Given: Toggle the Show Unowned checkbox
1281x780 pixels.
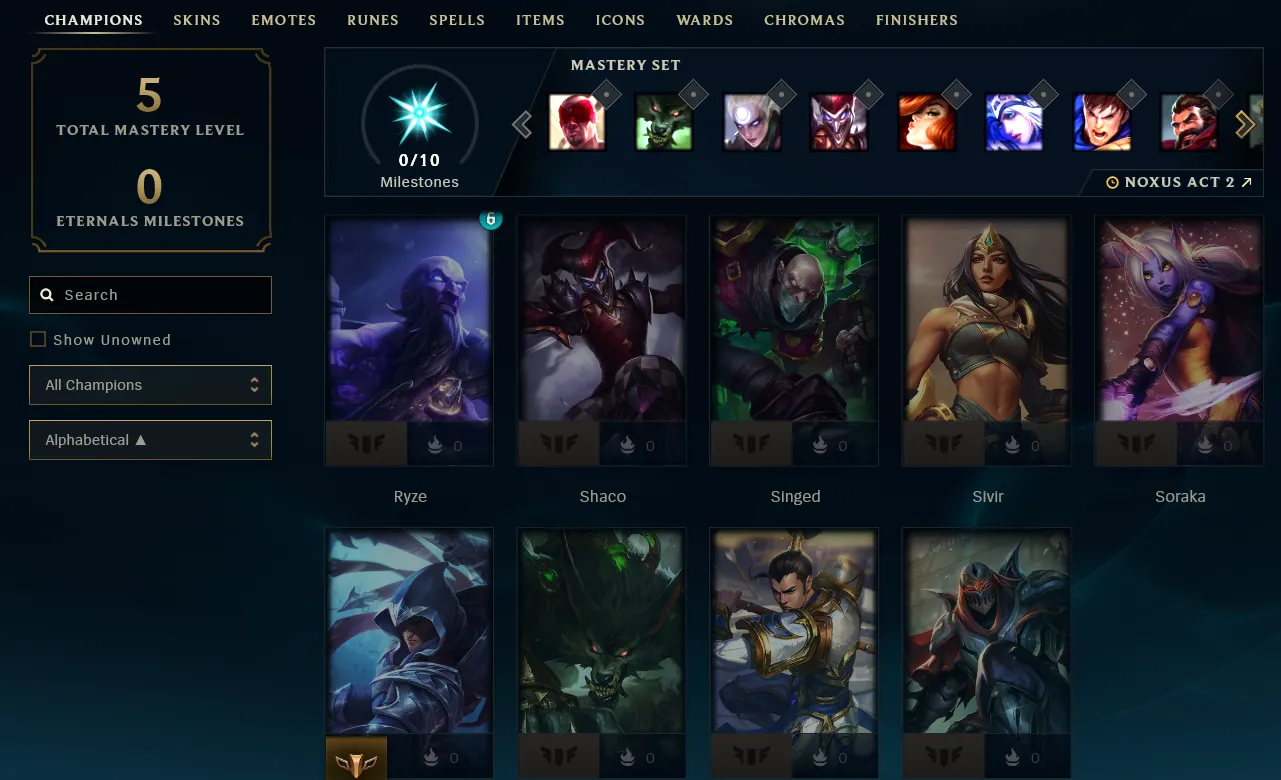Looking at the screenshot, I should tap(38, 340).
